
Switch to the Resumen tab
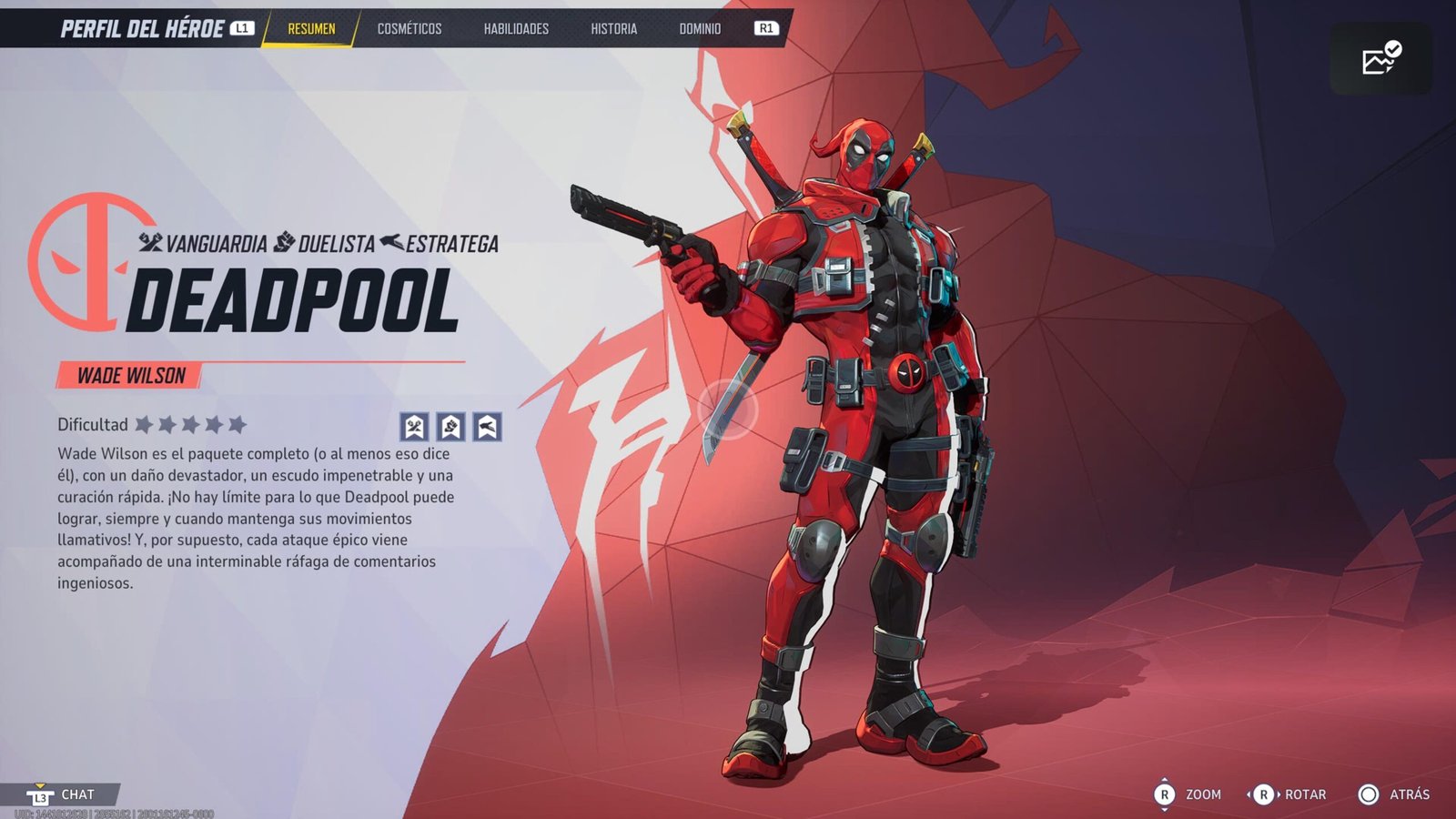(311, 29)
